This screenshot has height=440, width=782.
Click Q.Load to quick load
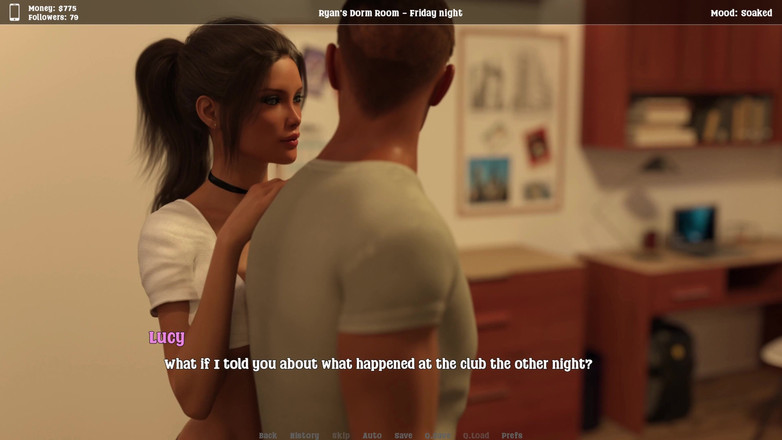476,435
